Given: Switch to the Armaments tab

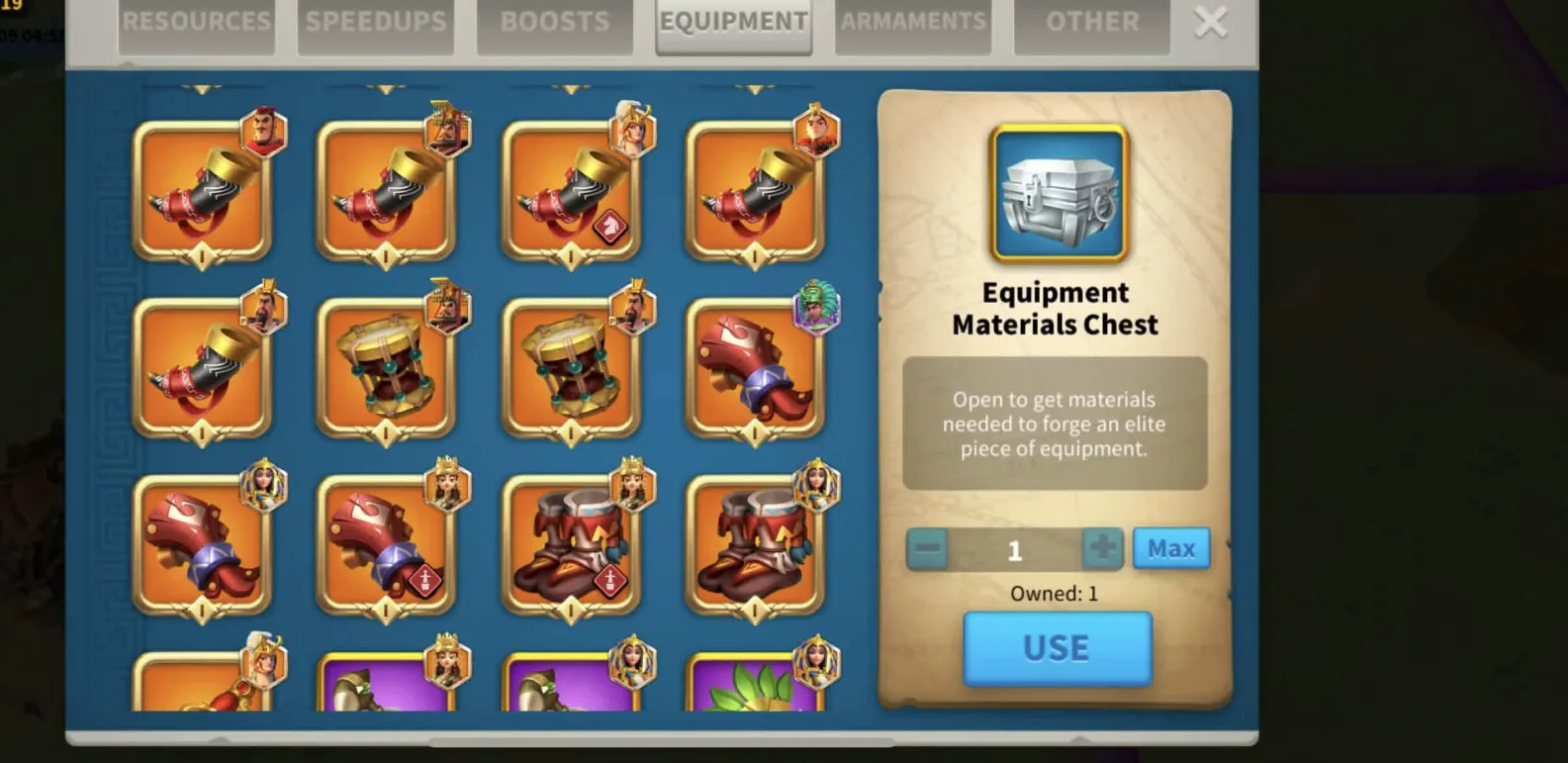Looking at the screenshot, I should [x=913, y=23].
